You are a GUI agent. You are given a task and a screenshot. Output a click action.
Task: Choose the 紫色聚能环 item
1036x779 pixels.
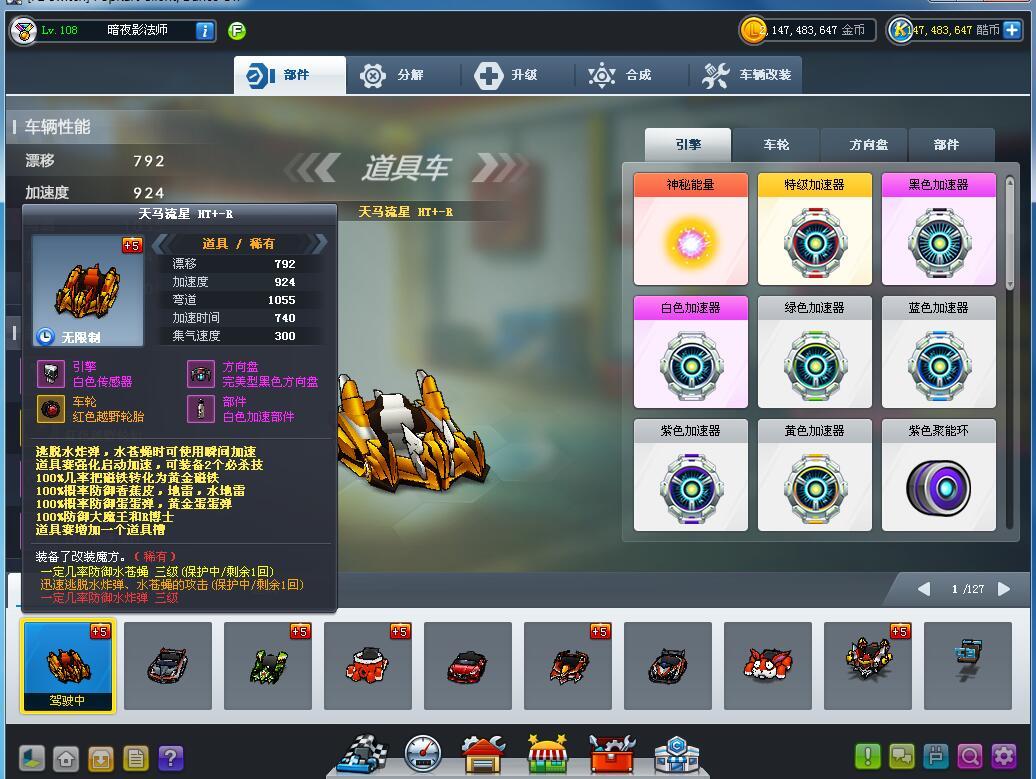pos(938,475)
